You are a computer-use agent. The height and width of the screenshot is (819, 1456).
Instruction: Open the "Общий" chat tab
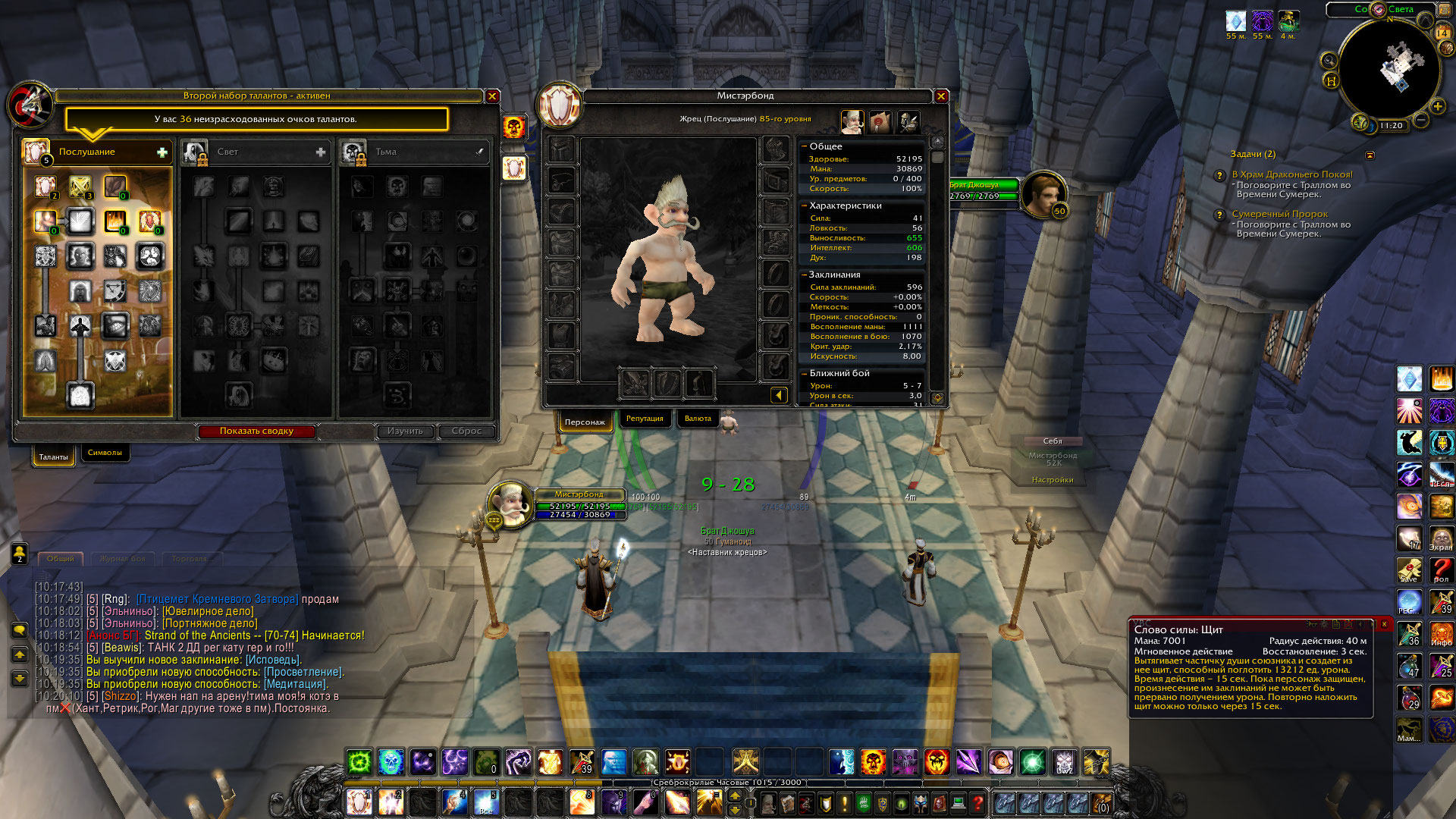(61, 559)
